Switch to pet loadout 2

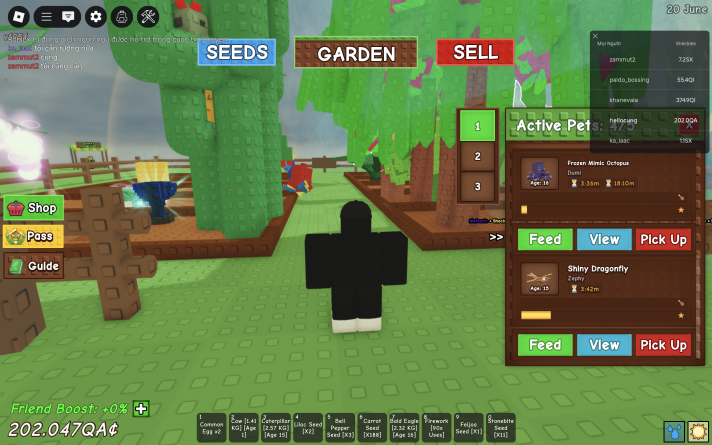click(478, 157)
